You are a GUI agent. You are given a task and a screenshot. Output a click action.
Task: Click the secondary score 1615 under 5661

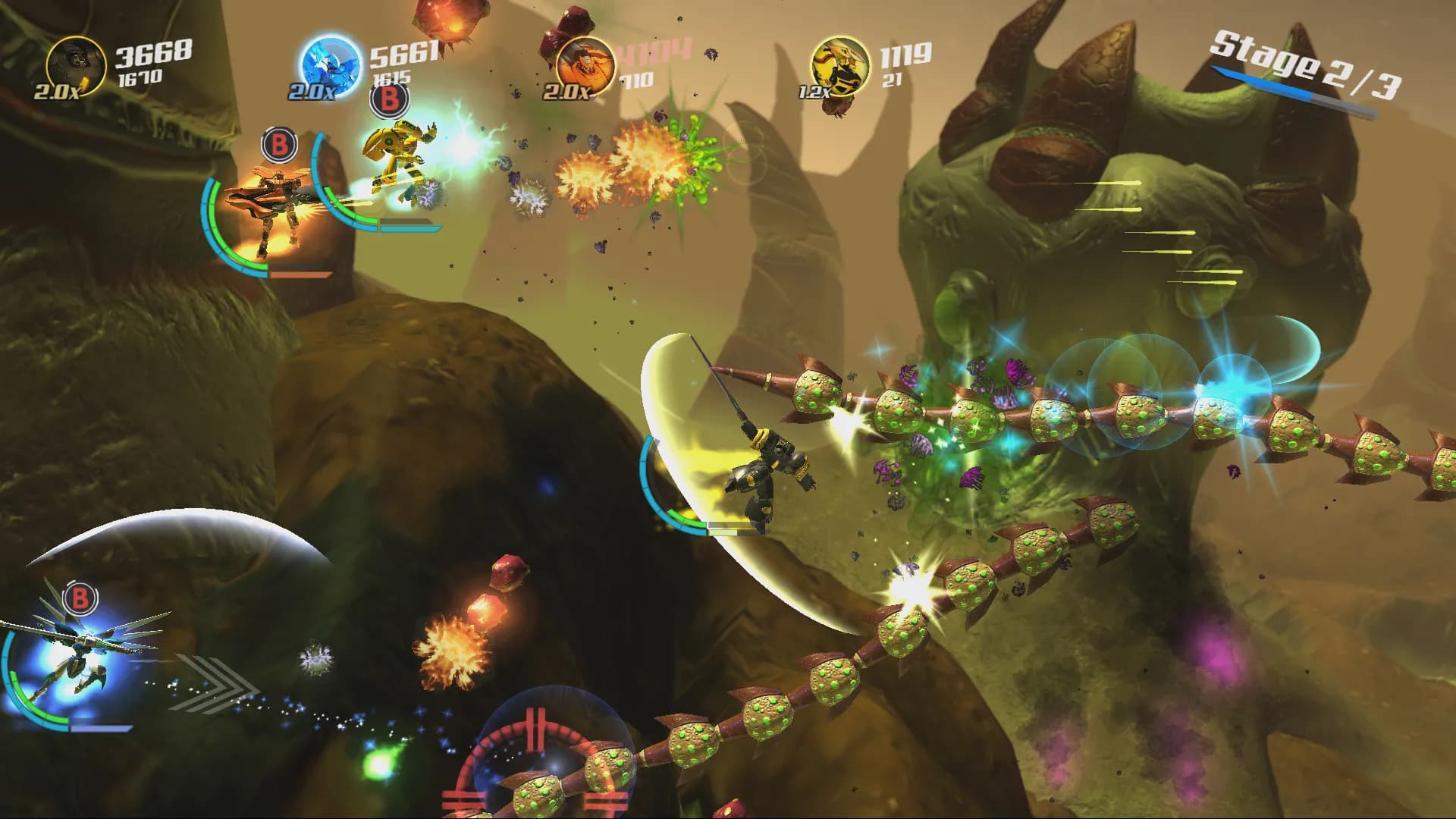(x=393, y=78)
